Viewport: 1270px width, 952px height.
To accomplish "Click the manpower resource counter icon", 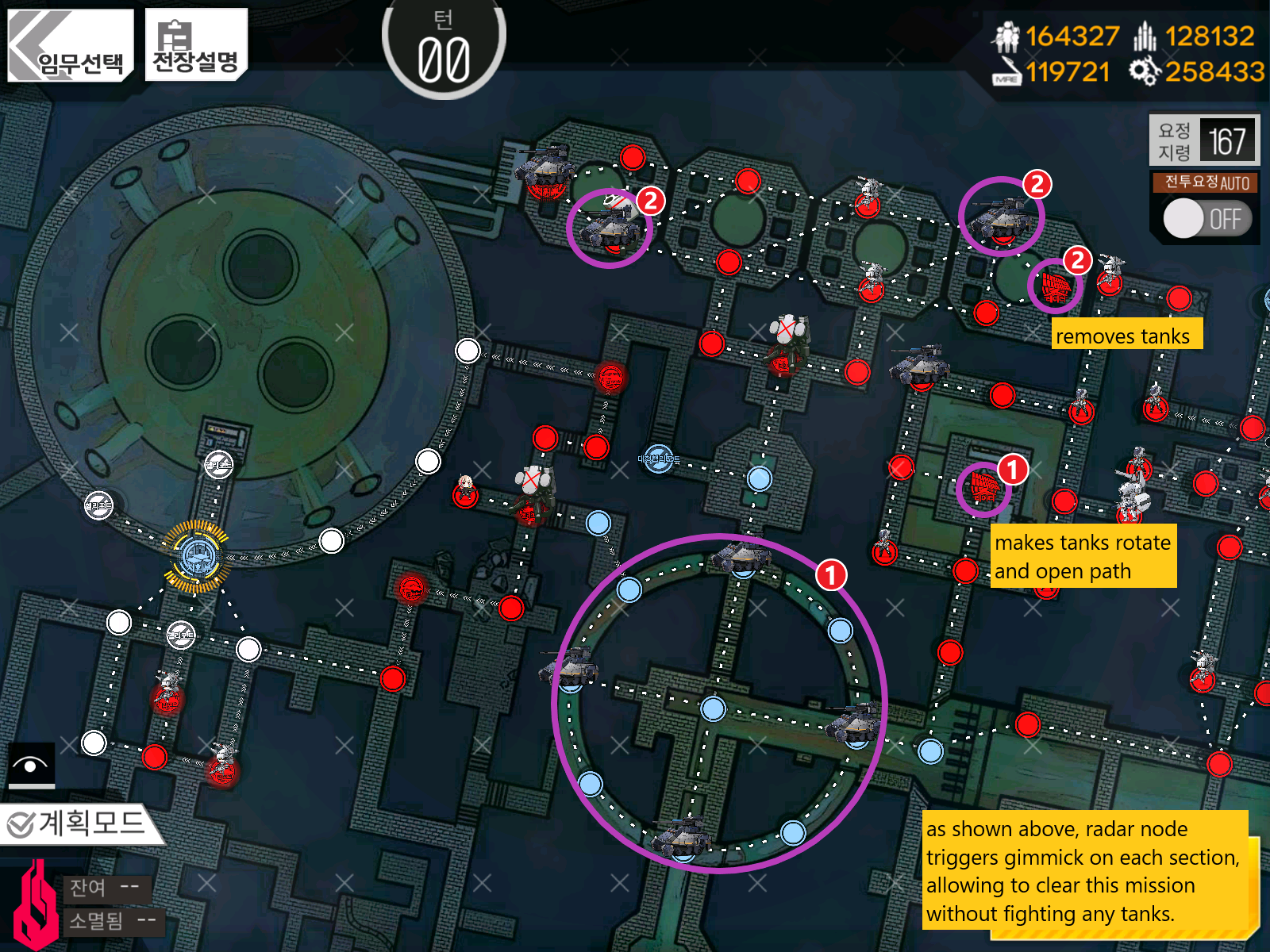I will 1006,36.
